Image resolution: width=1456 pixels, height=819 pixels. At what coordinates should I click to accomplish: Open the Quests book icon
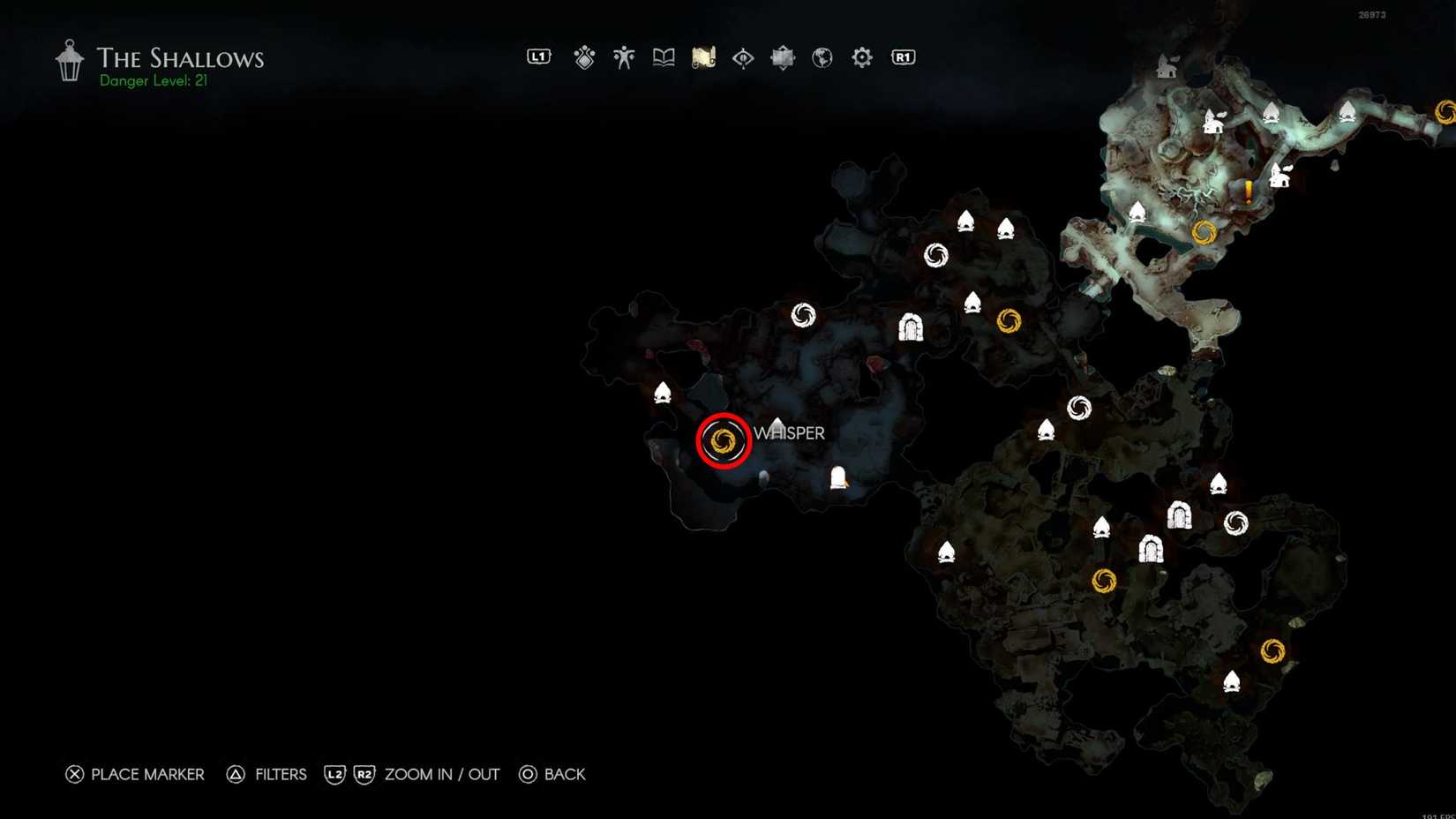(x=662, y=56)
